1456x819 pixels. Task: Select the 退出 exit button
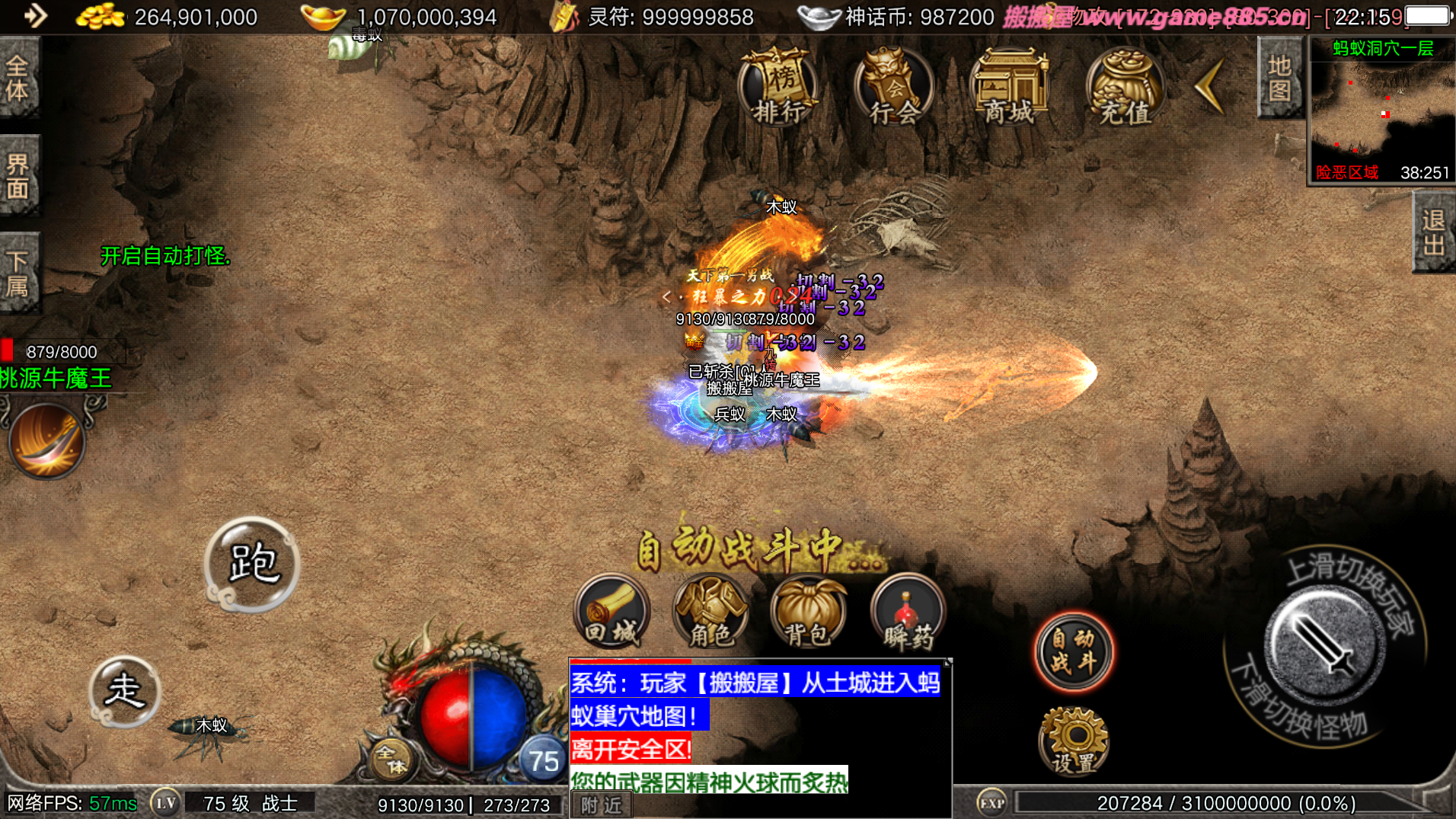tap(1433, 232)
